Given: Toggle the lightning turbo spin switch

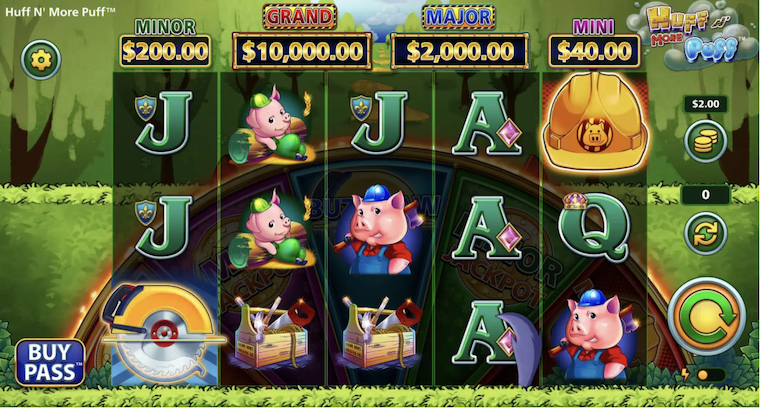Looking at the screenshot, I should coord(704,375).
